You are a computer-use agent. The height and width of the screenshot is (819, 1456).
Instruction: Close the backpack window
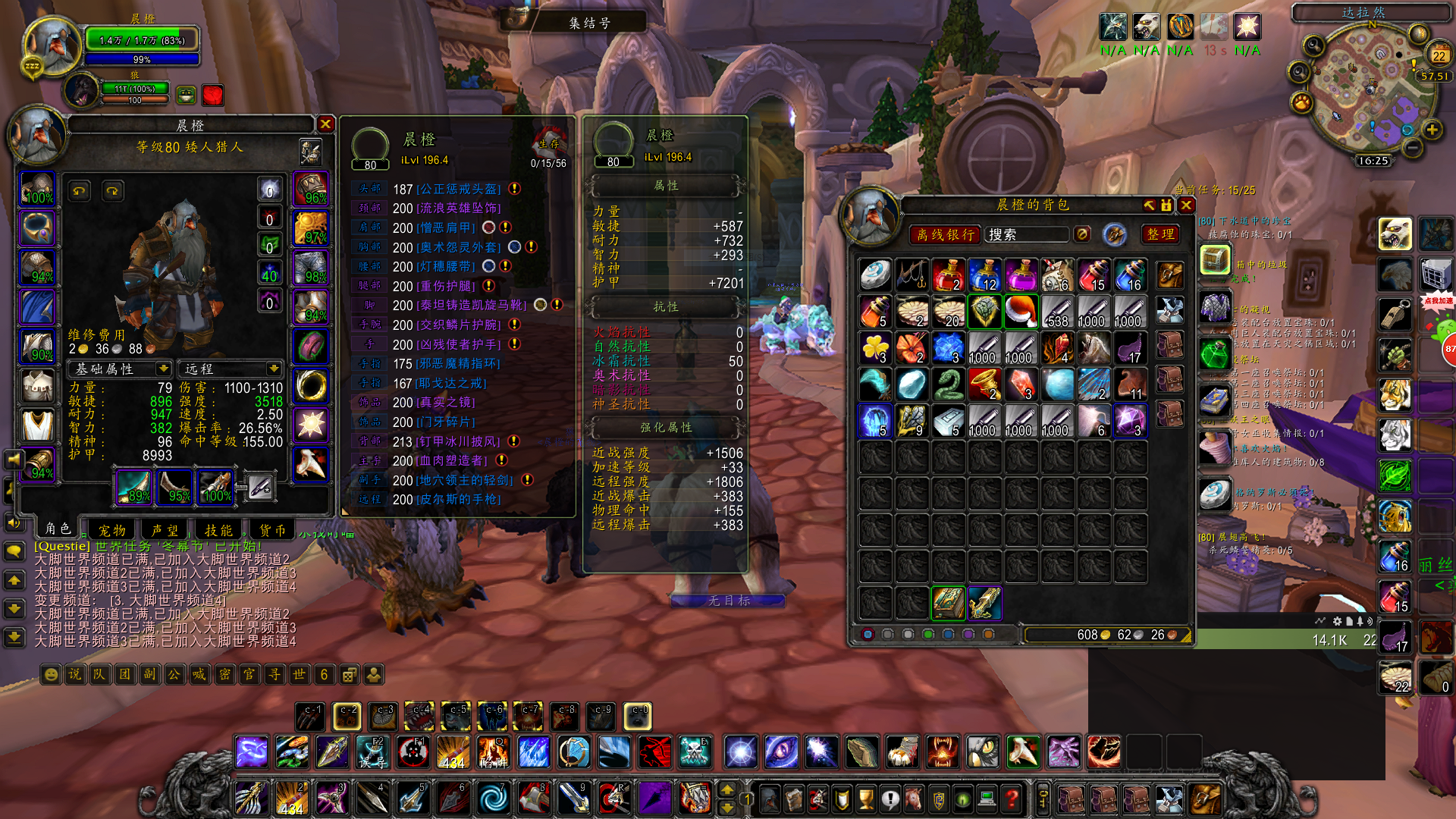coord(1186,206)
